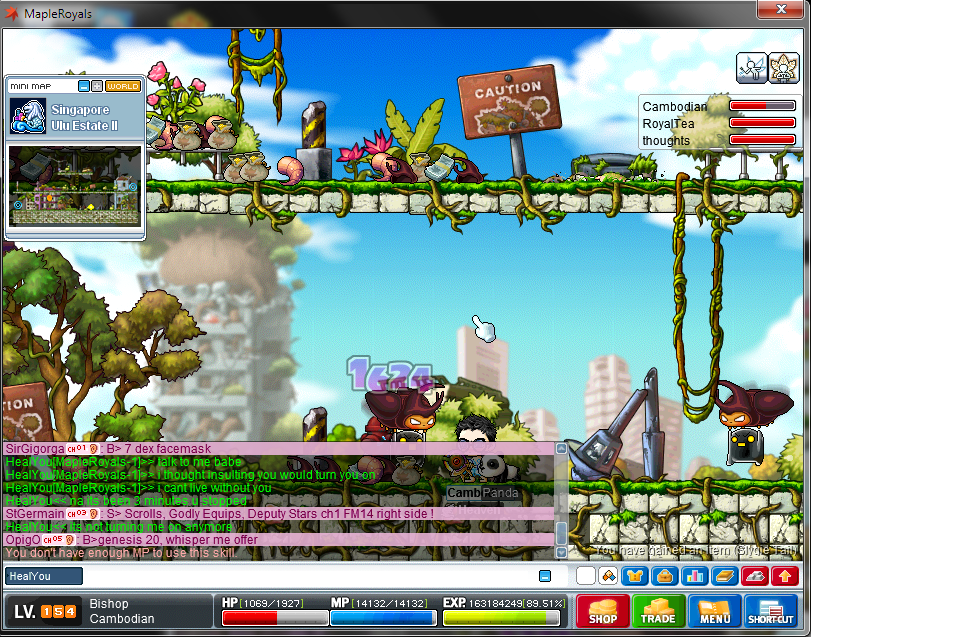Open the green TRADE button

(x=658, y=610)
